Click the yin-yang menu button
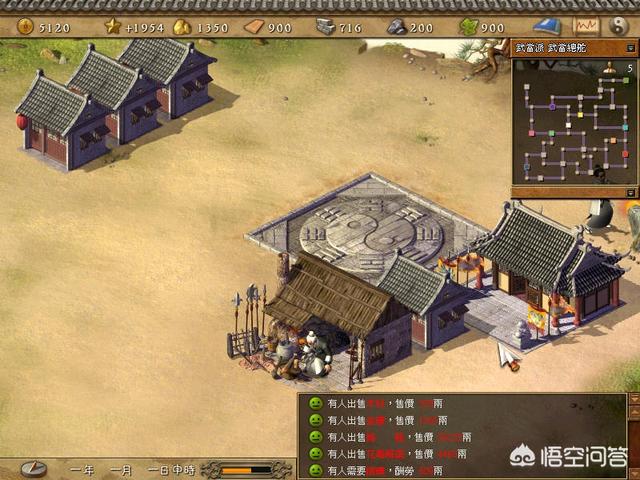 coord(617,25)
